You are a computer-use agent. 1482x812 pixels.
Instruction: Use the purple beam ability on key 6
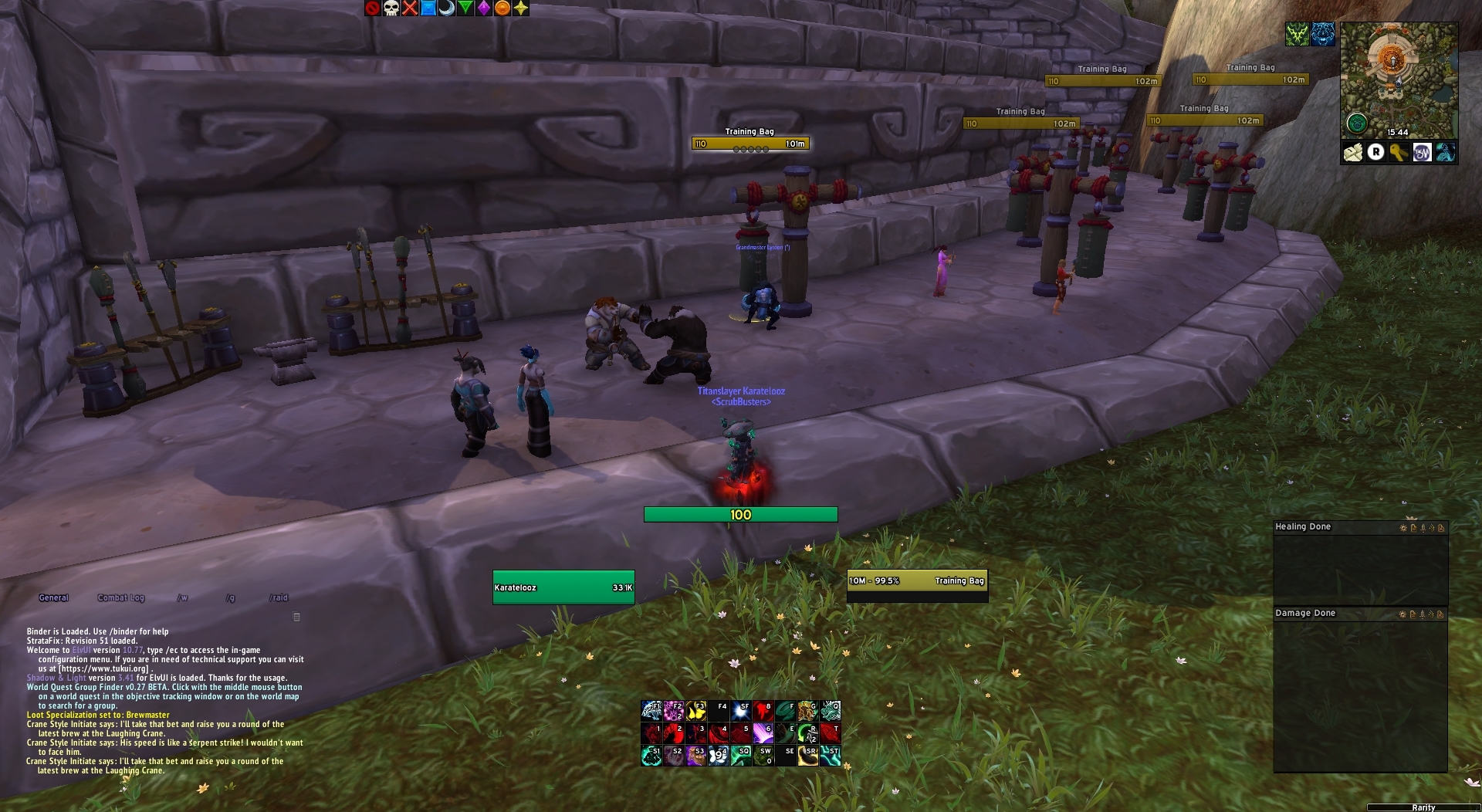click(x=763, y=732)
